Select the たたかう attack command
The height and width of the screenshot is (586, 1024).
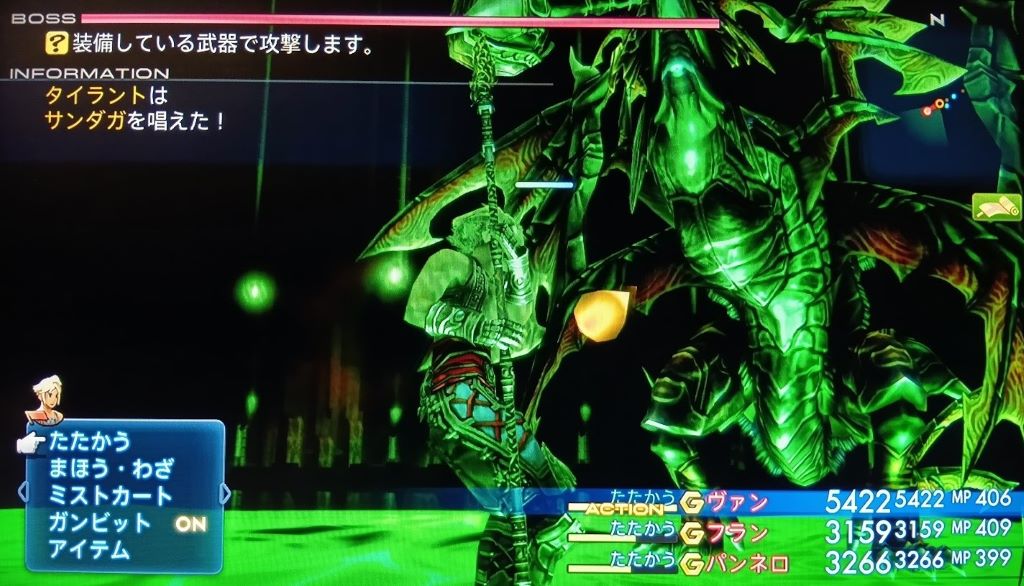coord(90,441)
